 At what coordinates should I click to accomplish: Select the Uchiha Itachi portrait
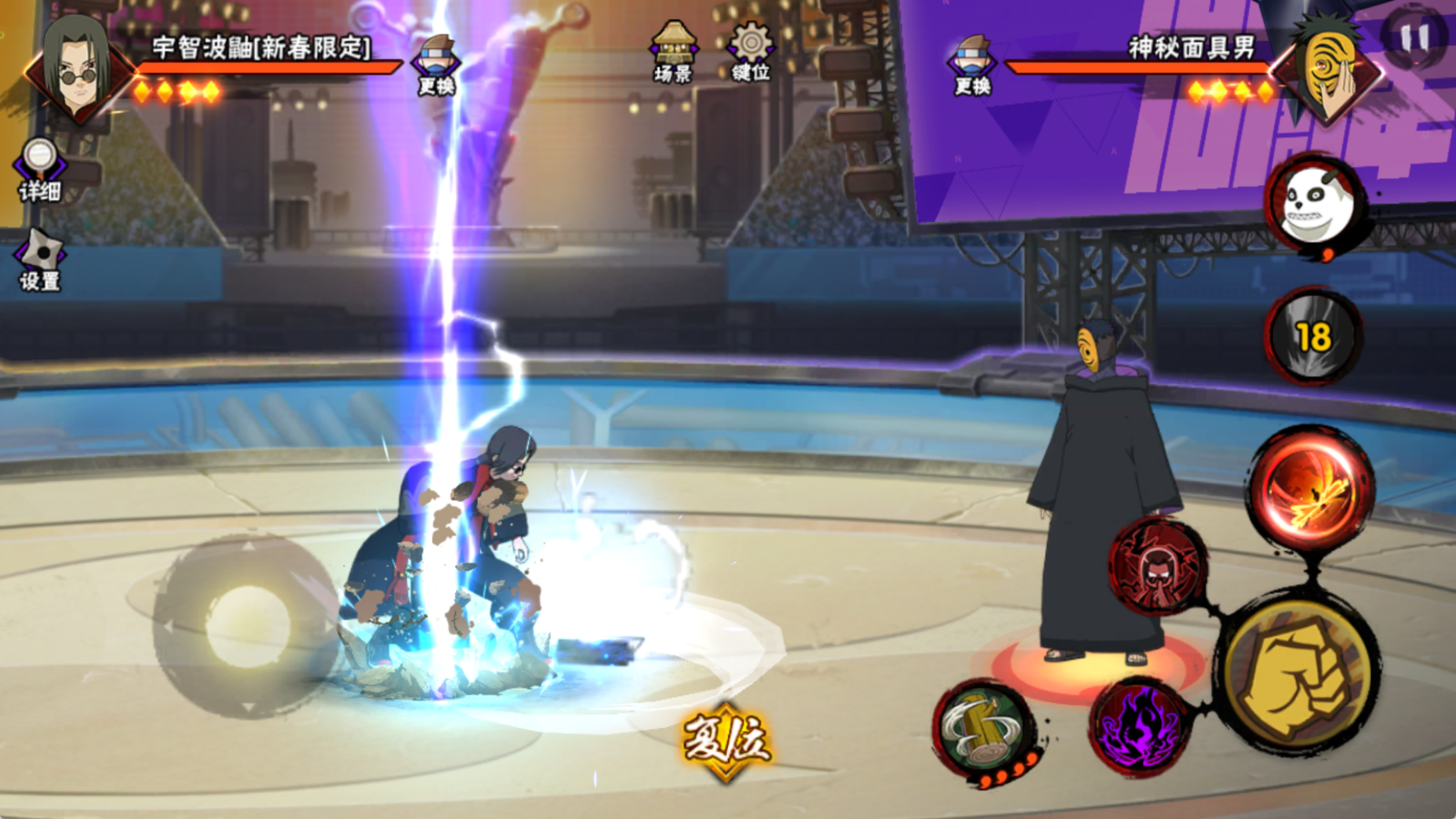(x=76, y=69)
